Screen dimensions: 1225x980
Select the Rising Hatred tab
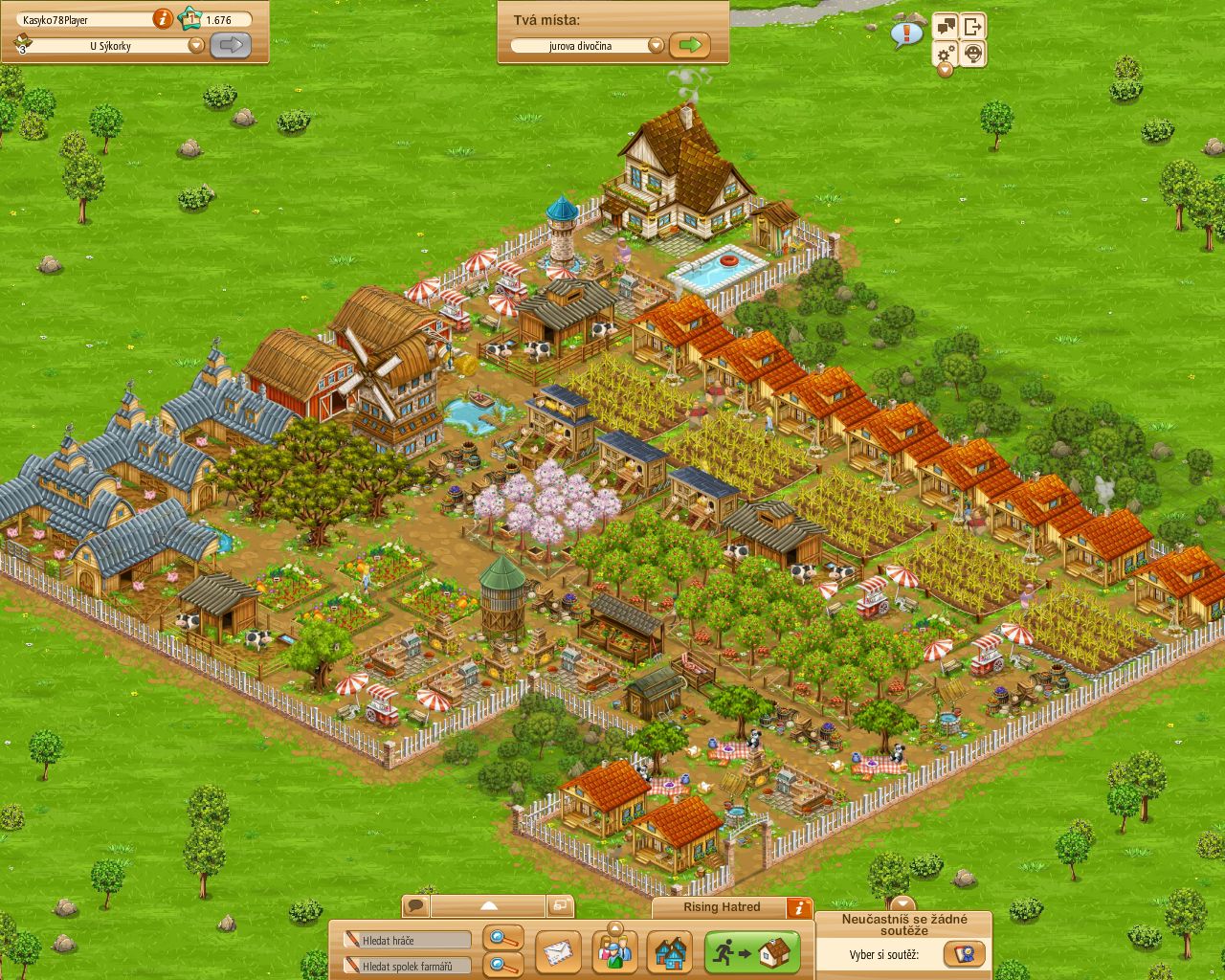(x=724, y=907)
